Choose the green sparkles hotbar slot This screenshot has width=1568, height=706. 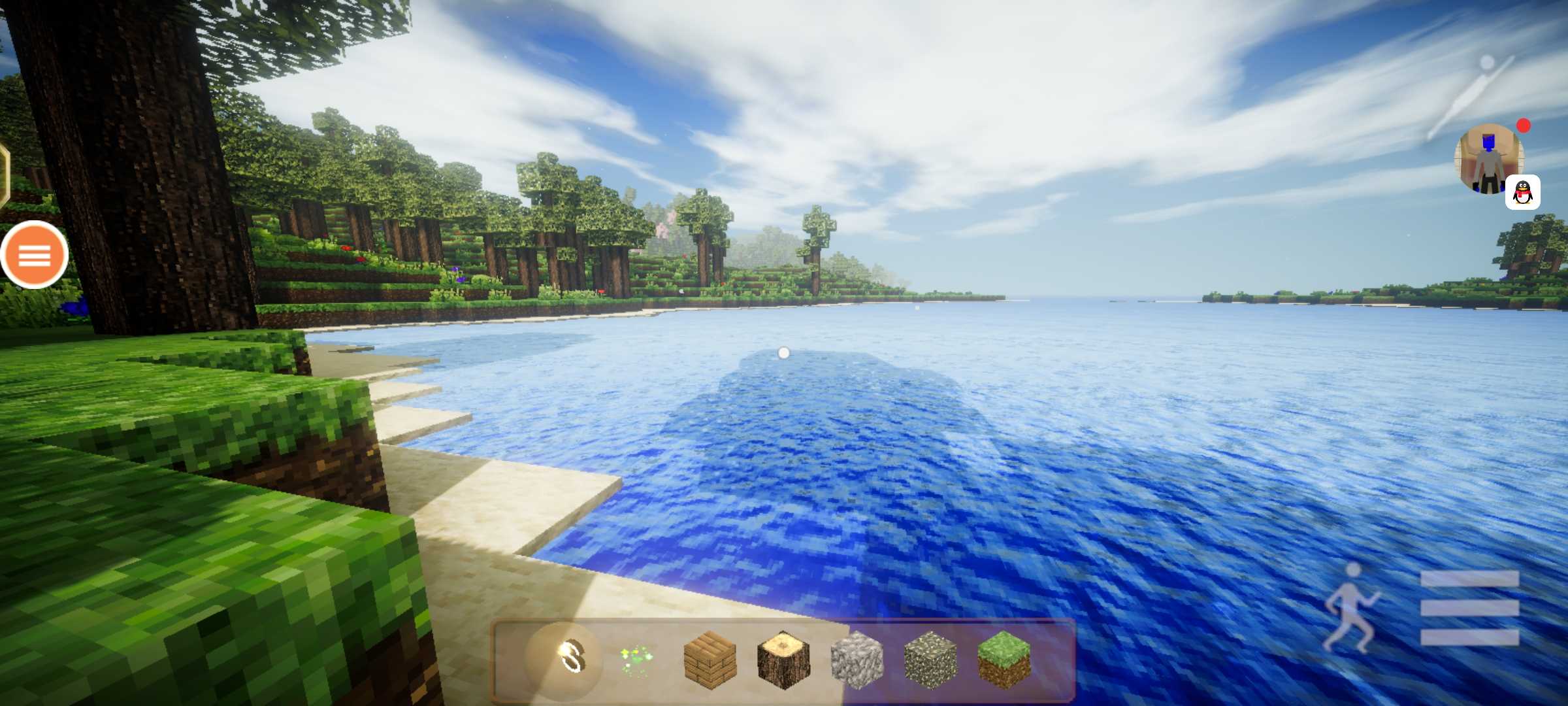[636, 659]
